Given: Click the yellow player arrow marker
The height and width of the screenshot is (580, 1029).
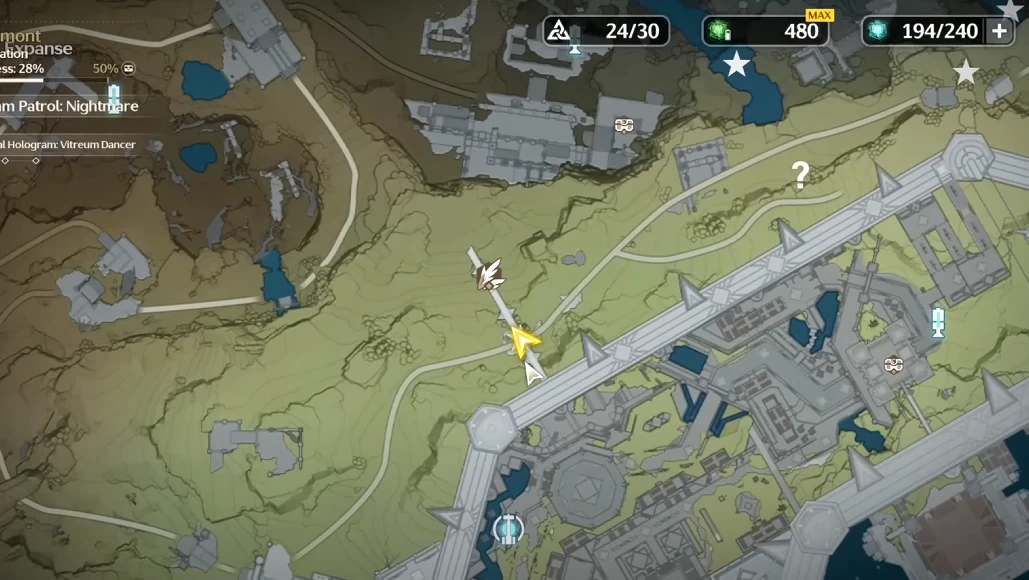Looking at the screenshot, I should (524, 341).
